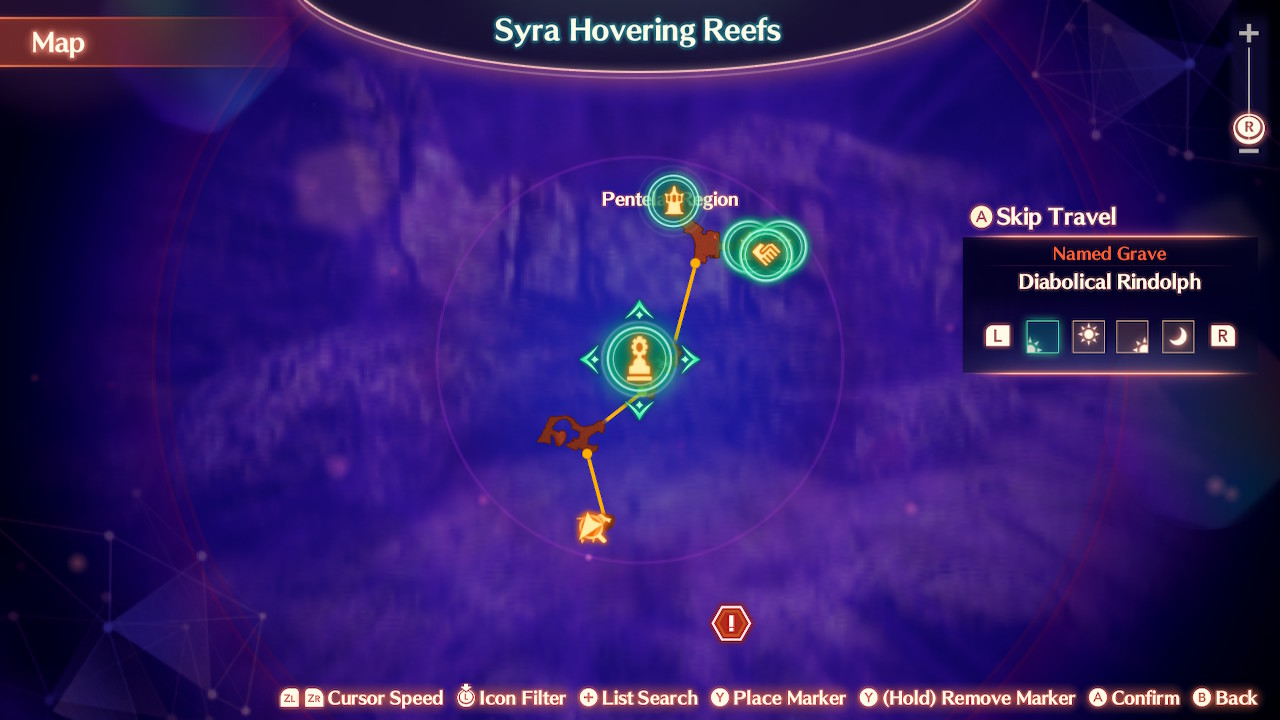Switch to night view via moon toggle

click(1177, 336)
